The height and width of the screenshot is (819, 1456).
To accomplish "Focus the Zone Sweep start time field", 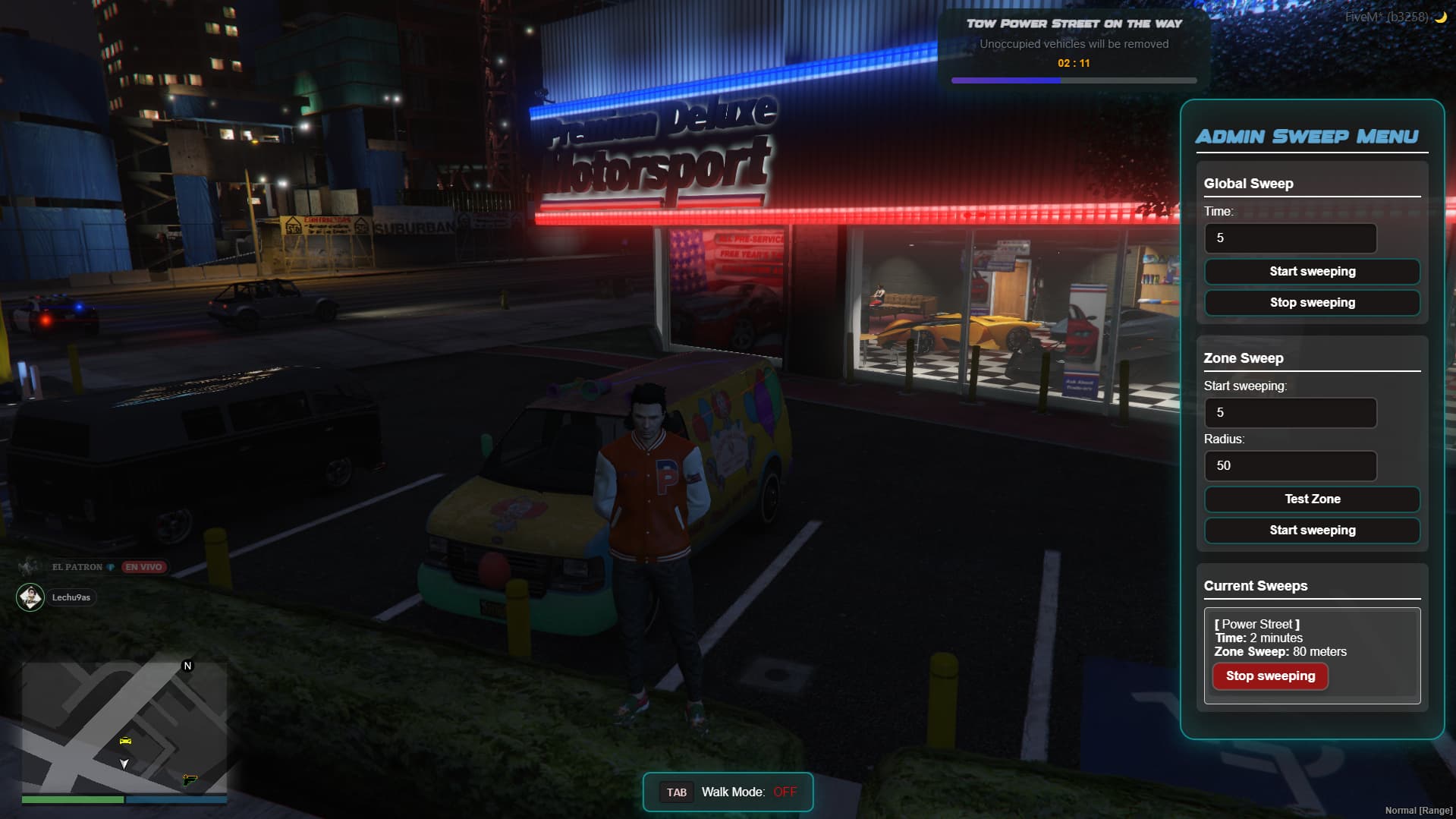I will click(1290, 413).
